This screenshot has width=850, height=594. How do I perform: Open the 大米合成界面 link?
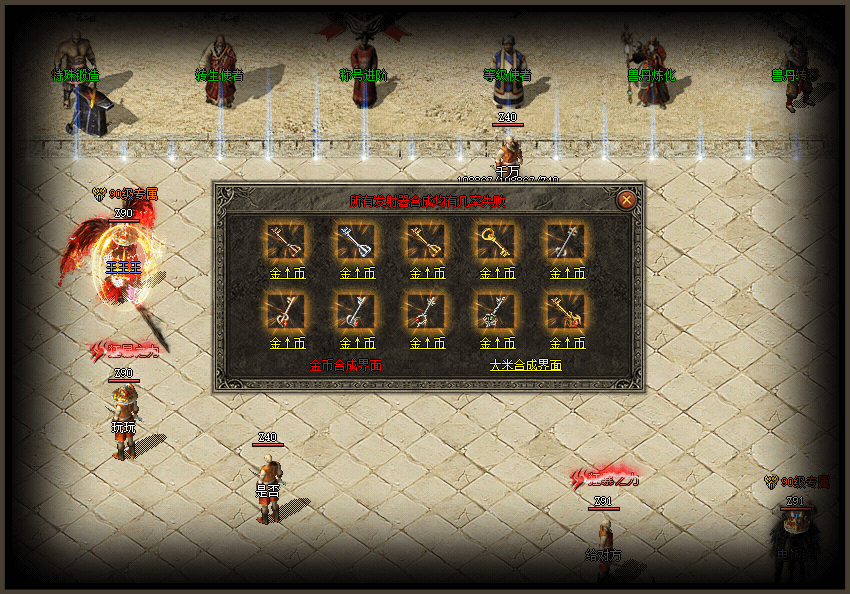pos(525,366)
